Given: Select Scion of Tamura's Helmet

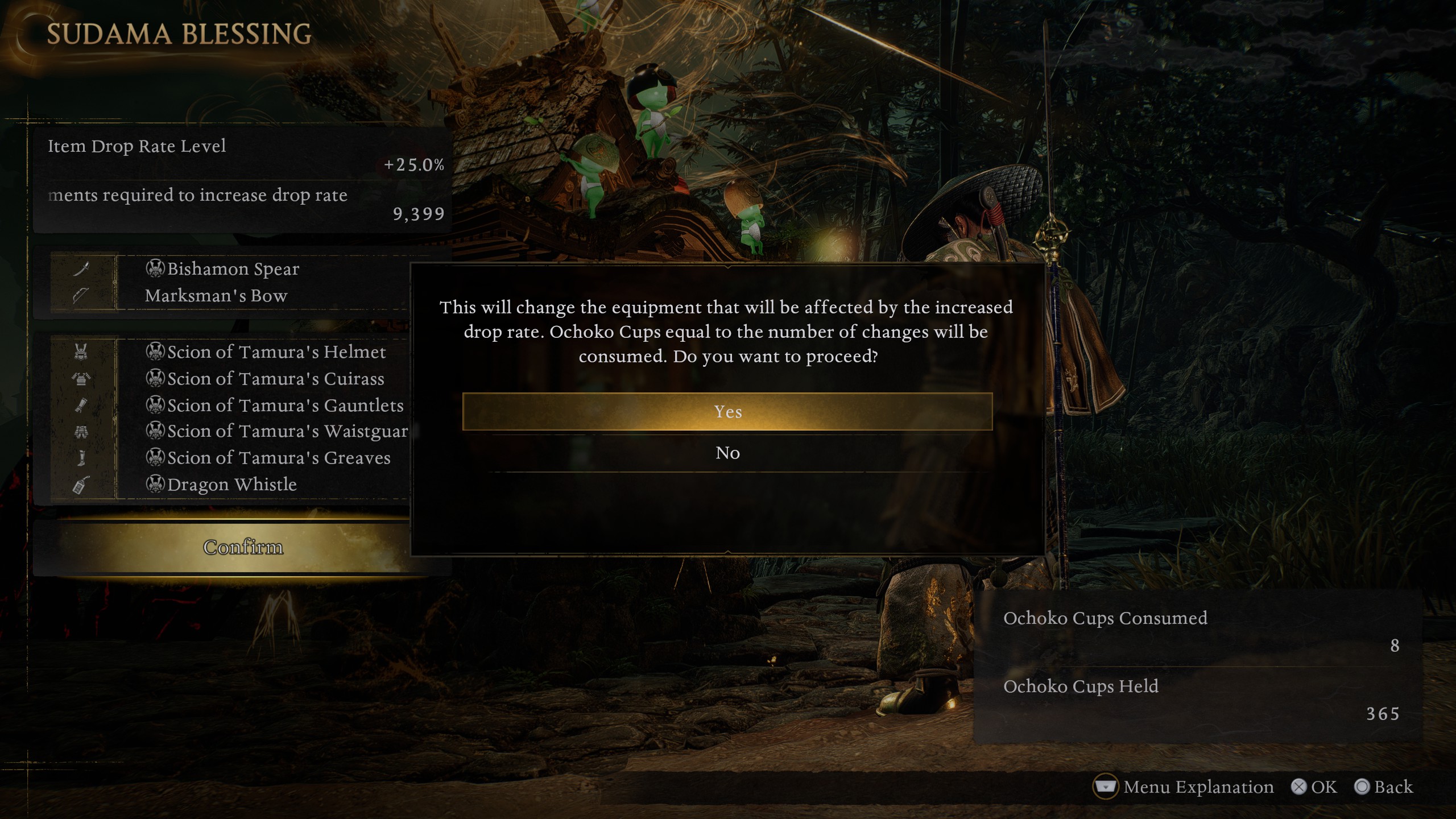Looking at the screenshot, I should pos(276,352).
